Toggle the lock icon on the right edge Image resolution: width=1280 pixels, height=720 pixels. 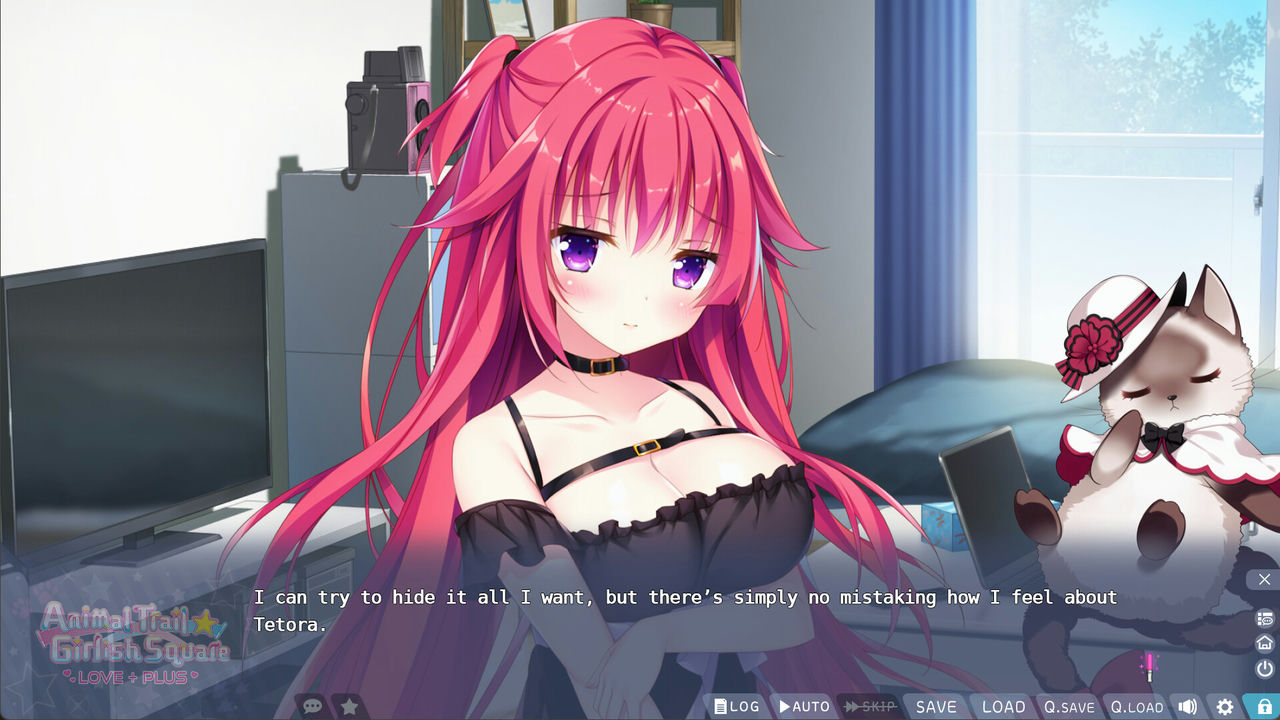coord(1264,705)
